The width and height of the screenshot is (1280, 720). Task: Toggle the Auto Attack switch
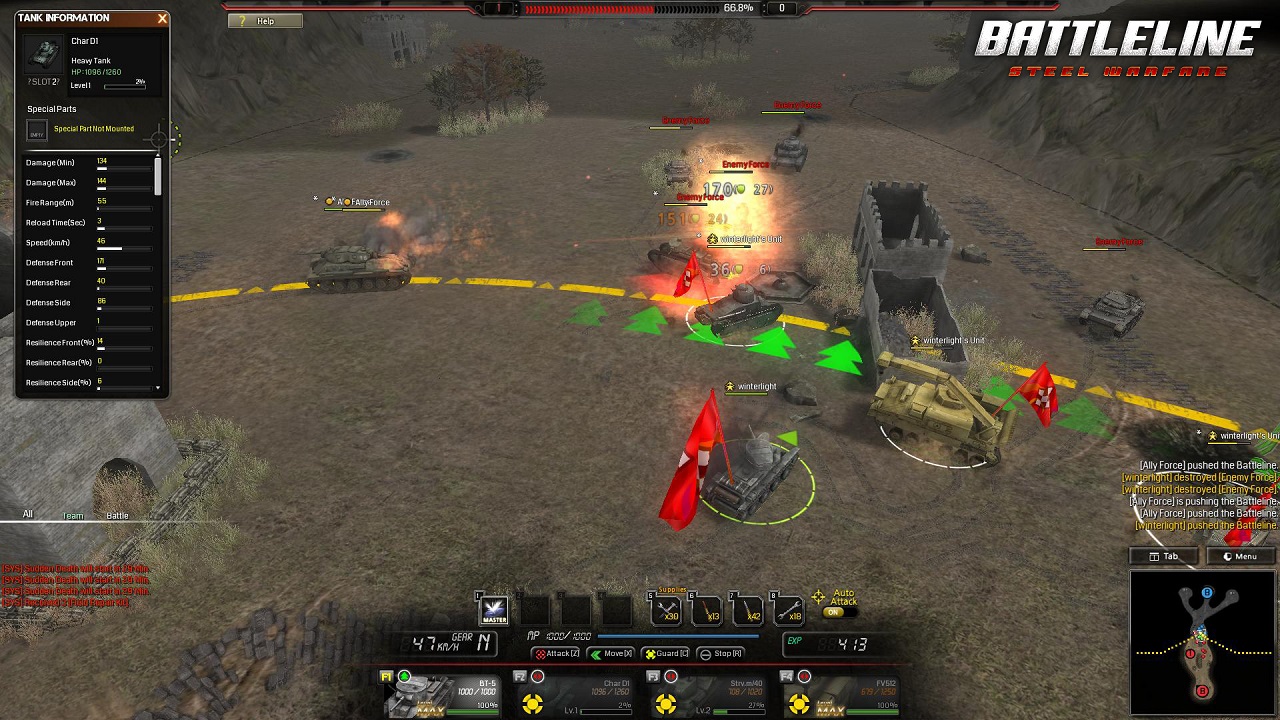[x=834, y=611]
